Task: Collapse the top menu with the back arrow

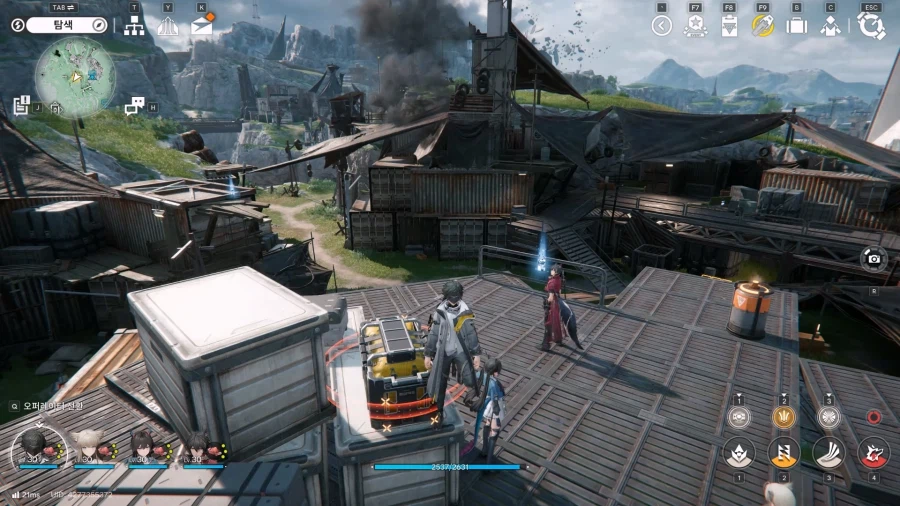Action: pyautogui.click(x=661, y=26)
